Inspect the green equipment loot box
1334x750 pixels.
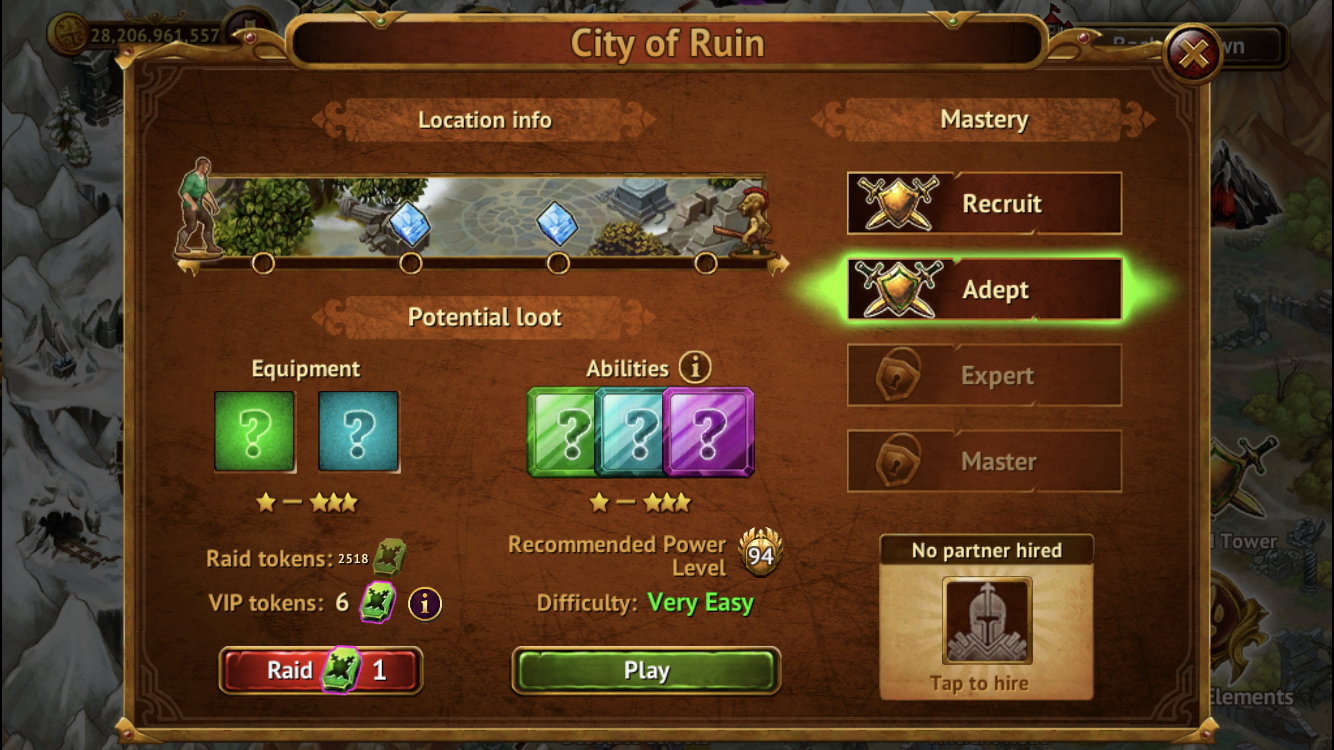(x=255, y=431)
